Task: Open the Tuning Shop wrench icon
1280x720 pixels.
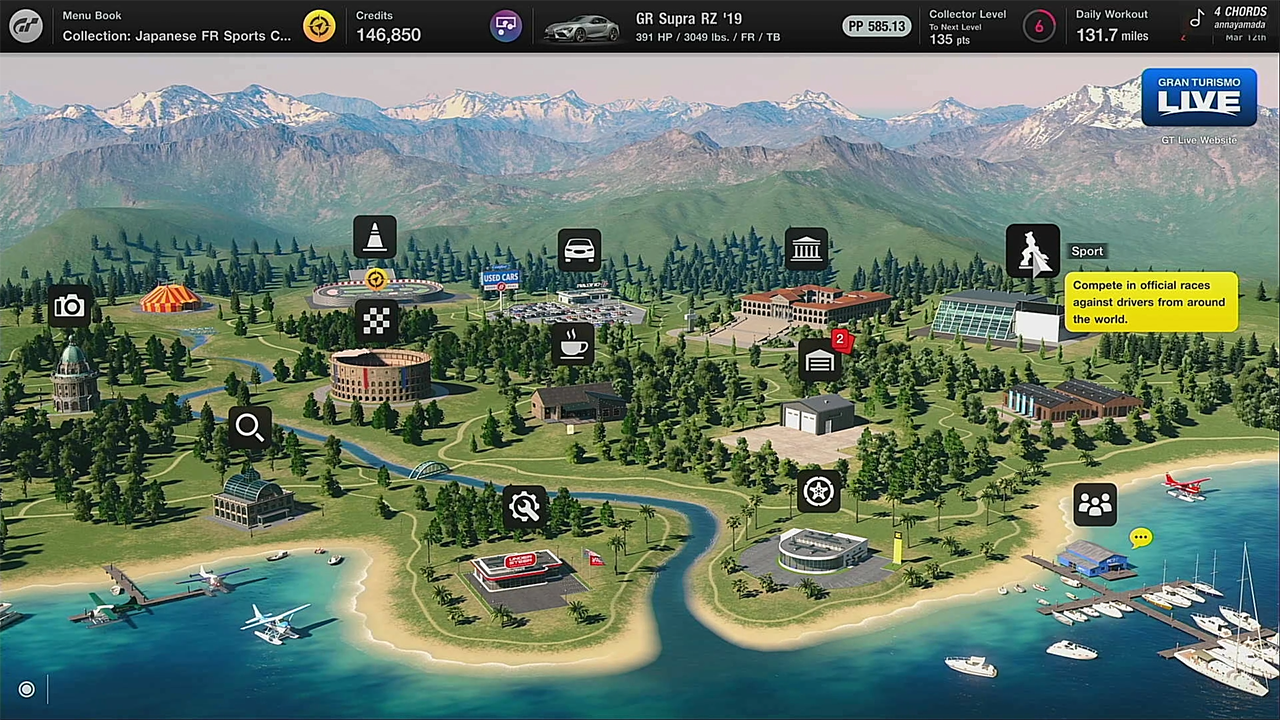Action: click(x=524, y=507)
